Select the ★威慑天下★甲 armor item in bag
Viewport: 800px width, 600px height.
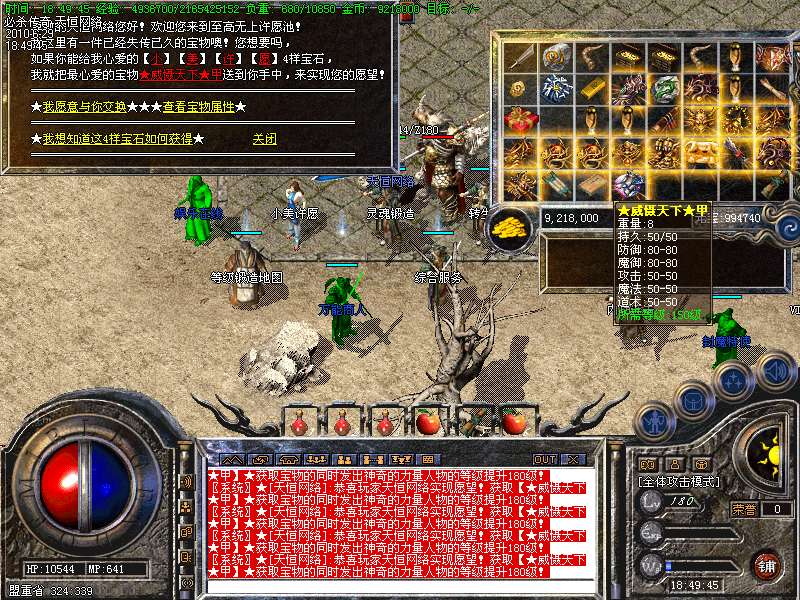pos(629,185)
